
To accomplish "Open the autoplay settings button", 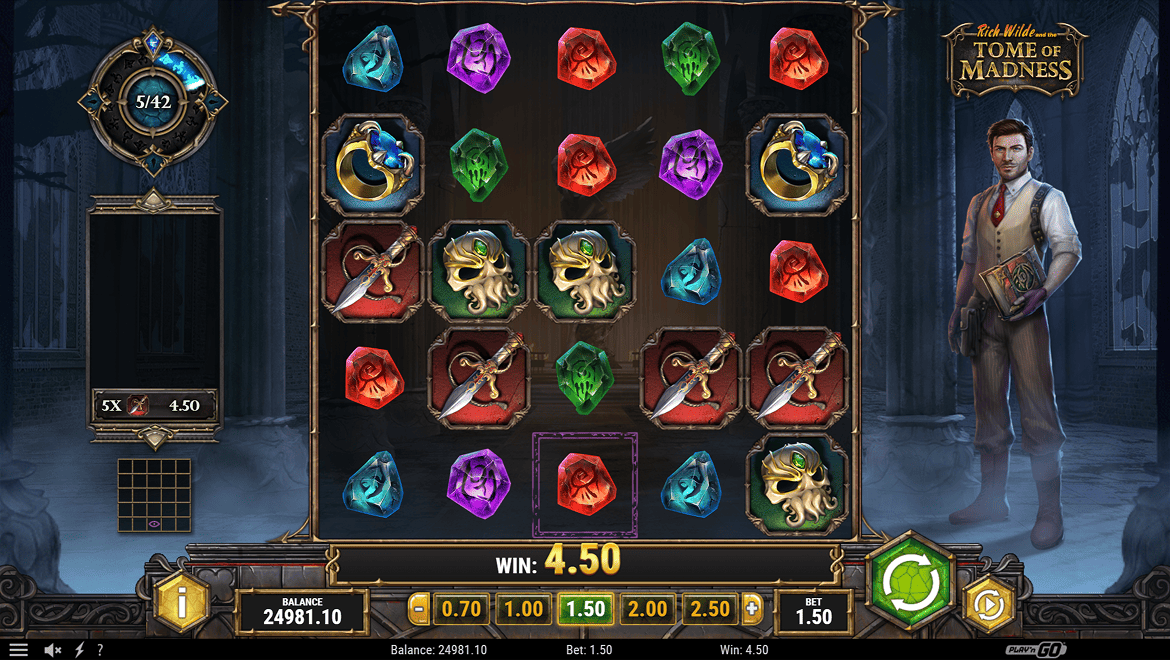I will coord(989,604).
